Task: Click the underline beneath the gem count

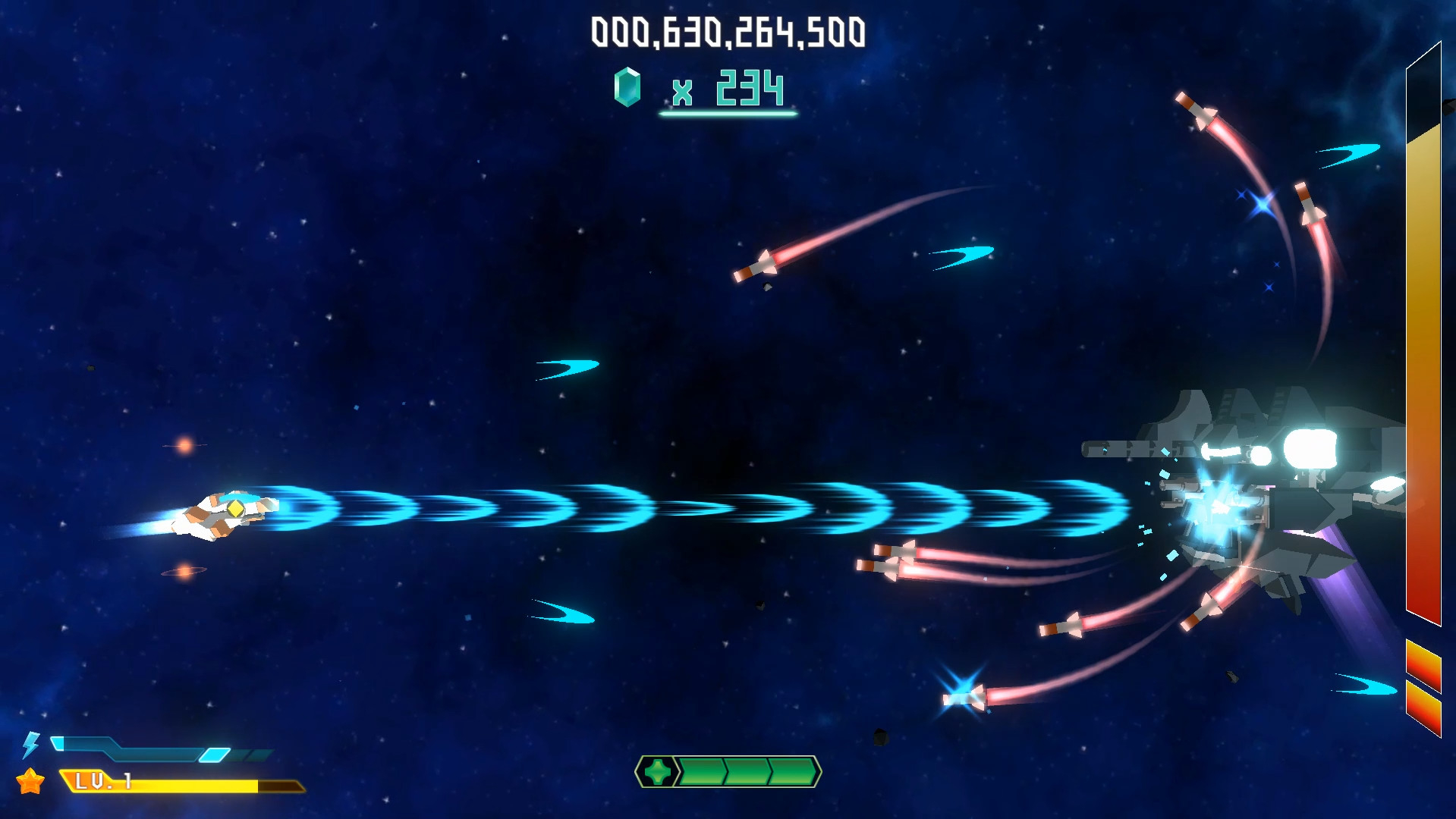Action: pos(728,114)
